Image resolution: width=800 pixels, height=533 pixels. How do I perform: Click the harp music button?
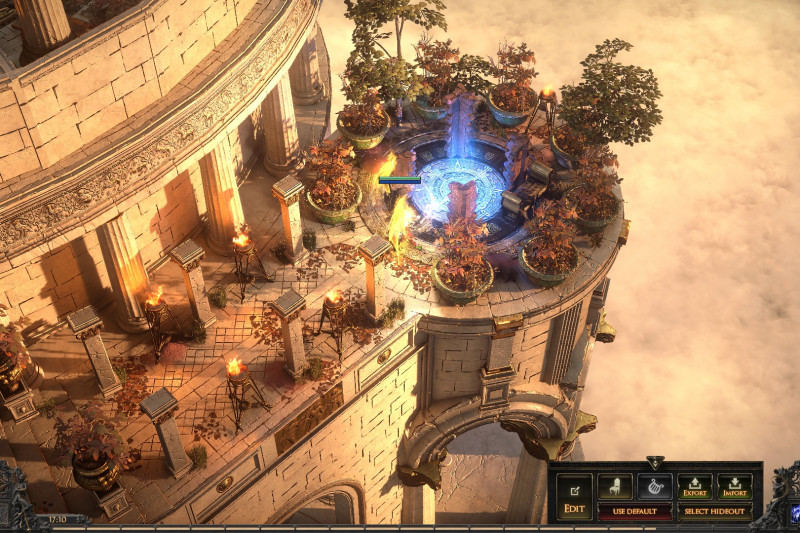[x=654, y=487]
